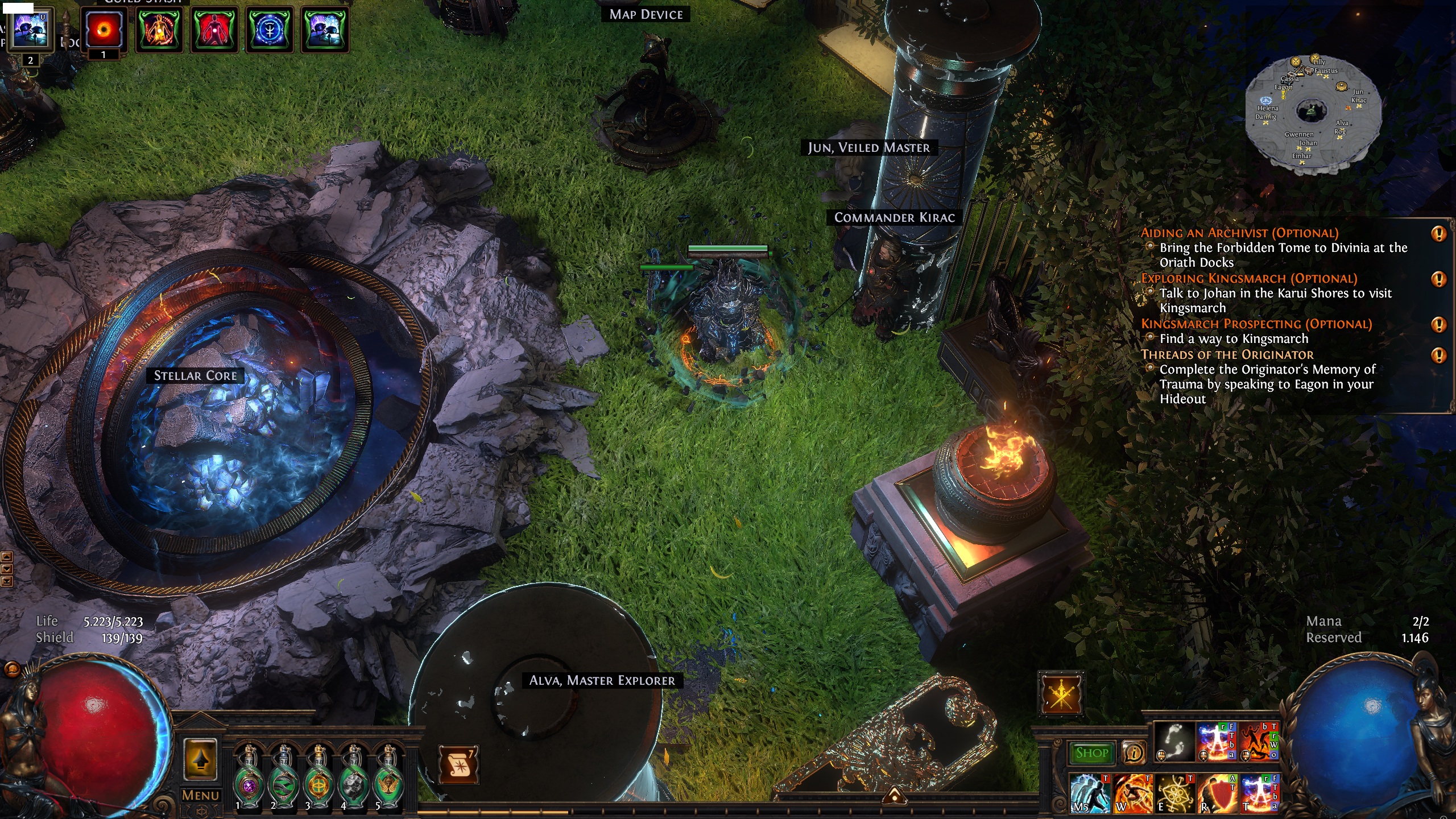Open the circular hideout minimap
The height and width of the screenshot is (819, 1456).
(1312, 112)
